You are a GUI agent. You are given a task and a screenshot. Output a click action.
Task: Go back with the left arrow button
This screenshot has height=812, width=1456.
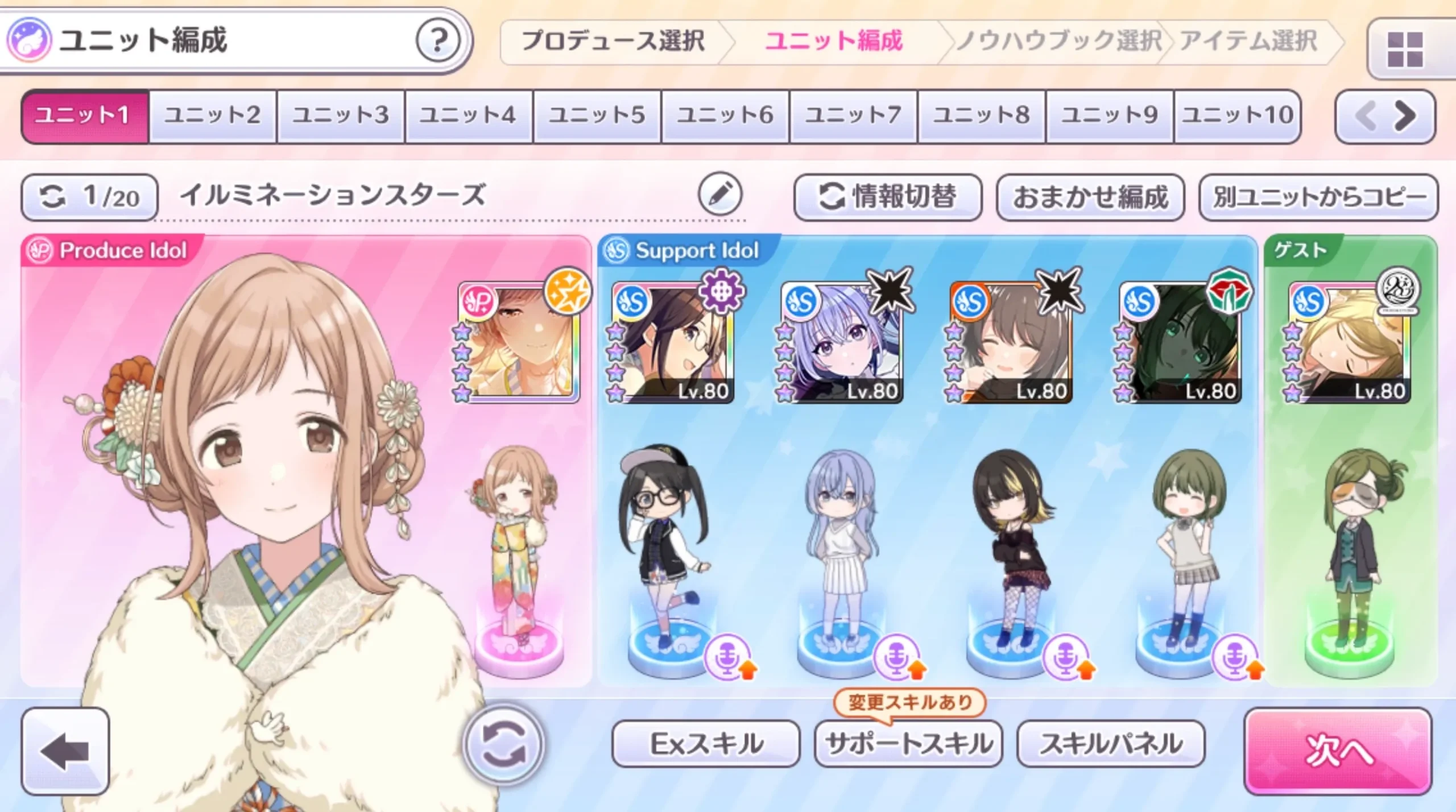65,751
